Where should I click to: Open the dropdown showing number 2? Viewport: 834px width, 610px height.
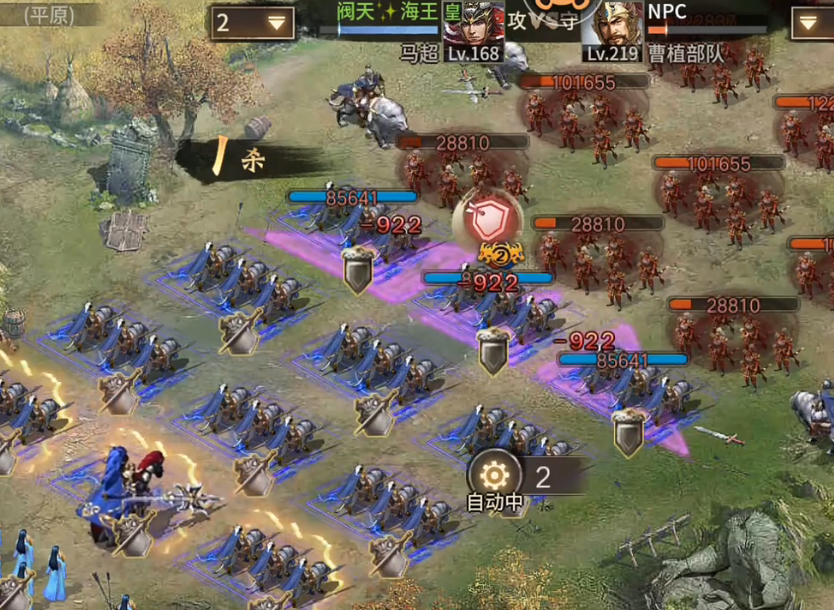pyautogui.click(x=251, y=23)
